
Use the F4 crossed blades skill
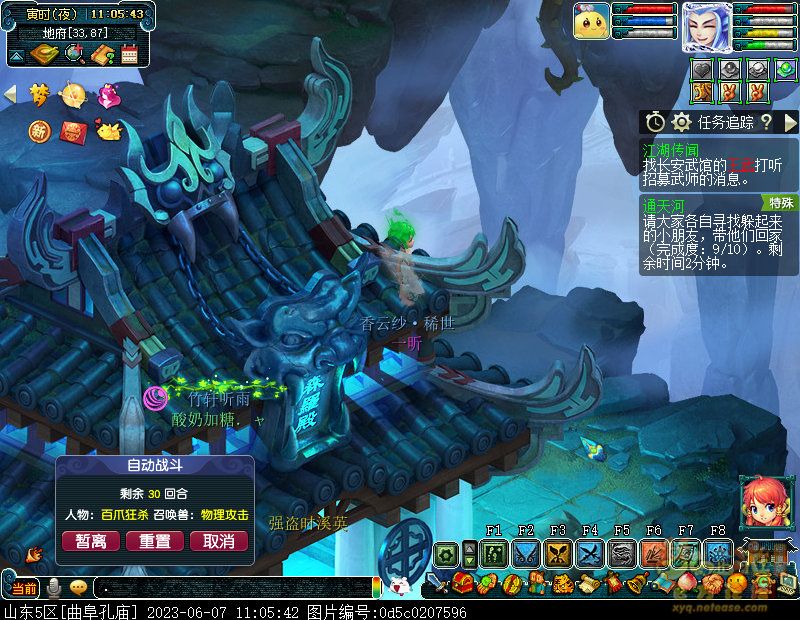[590, 553]
